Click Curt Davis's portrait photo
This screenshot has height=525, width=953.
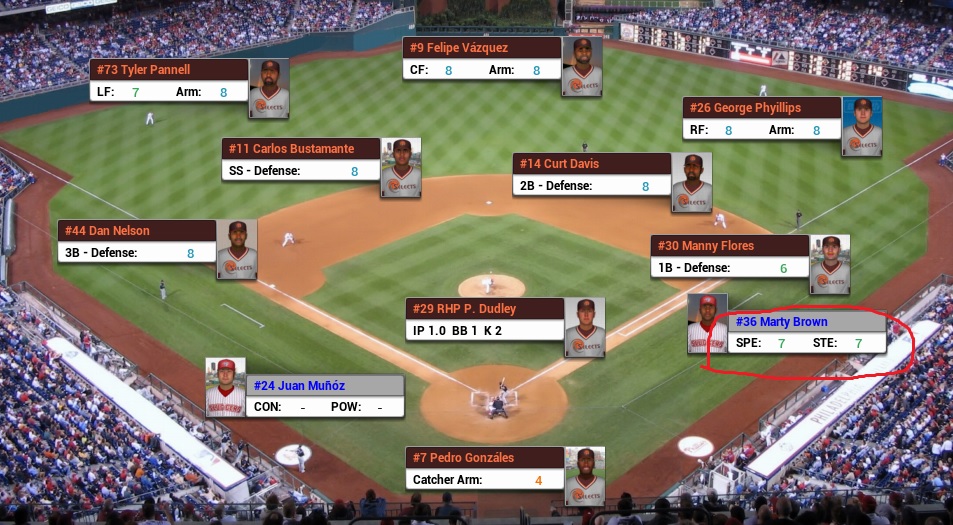click(692, 182)
